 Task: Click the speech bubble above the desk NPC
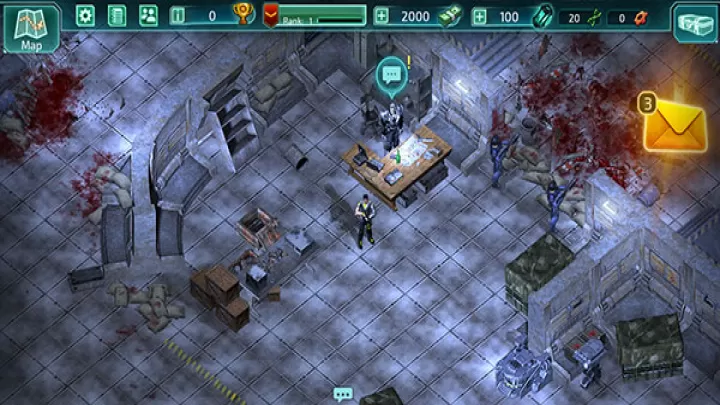click(389, 72)
